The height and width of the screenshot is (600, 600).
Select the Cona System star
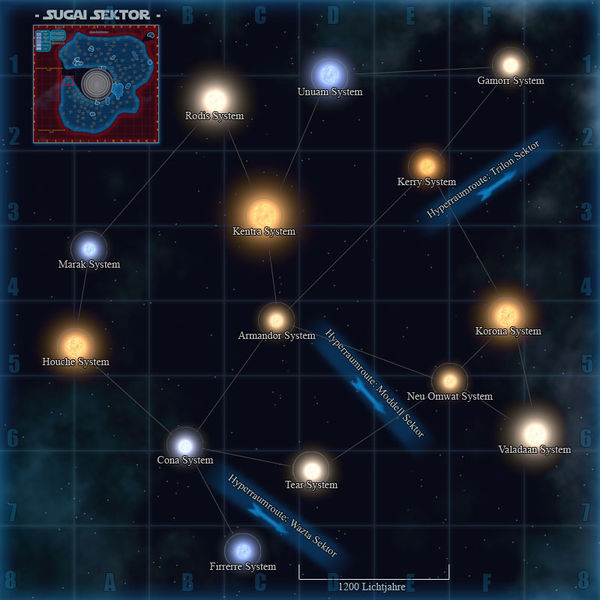coord(185,443)
